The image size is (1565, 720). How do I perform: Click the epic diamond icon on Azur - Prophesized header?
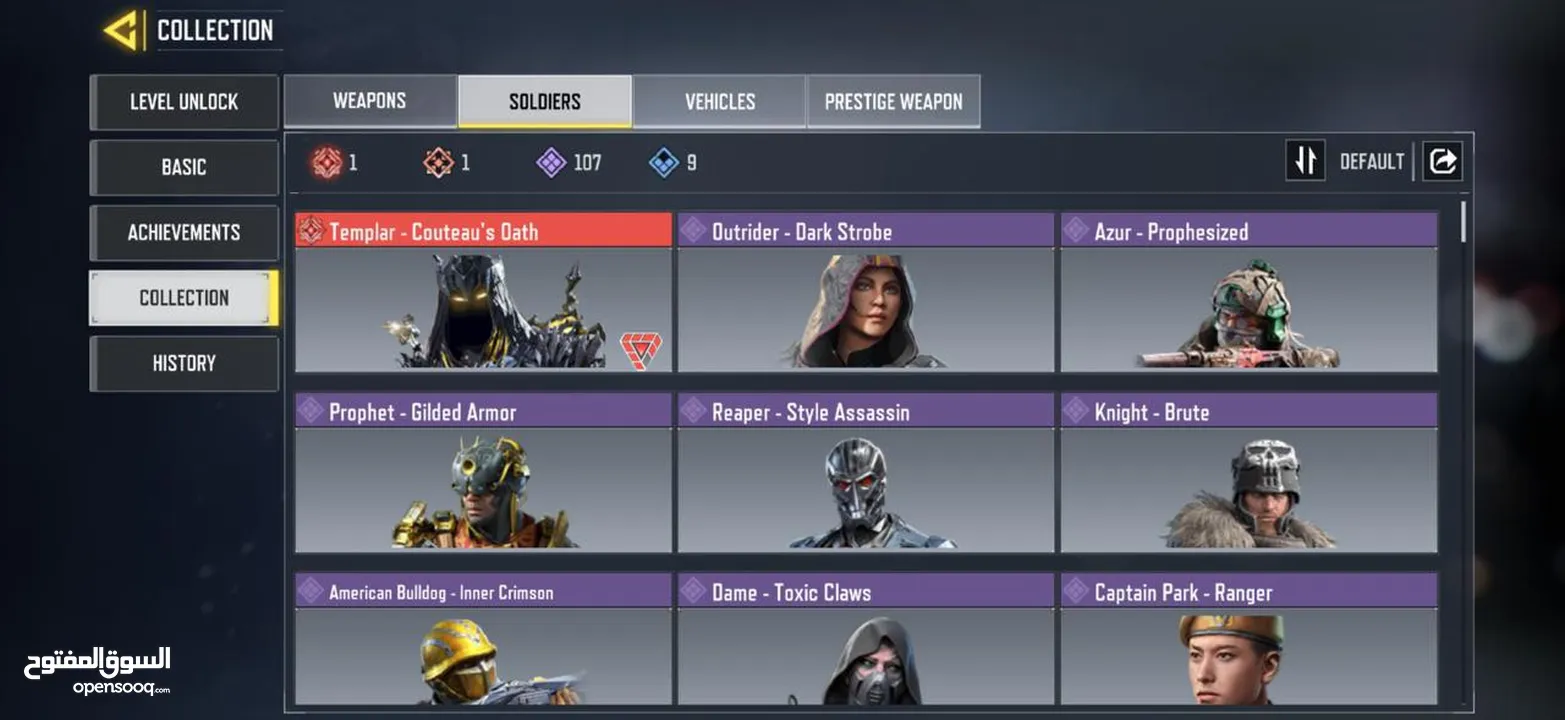[1076, 231]
